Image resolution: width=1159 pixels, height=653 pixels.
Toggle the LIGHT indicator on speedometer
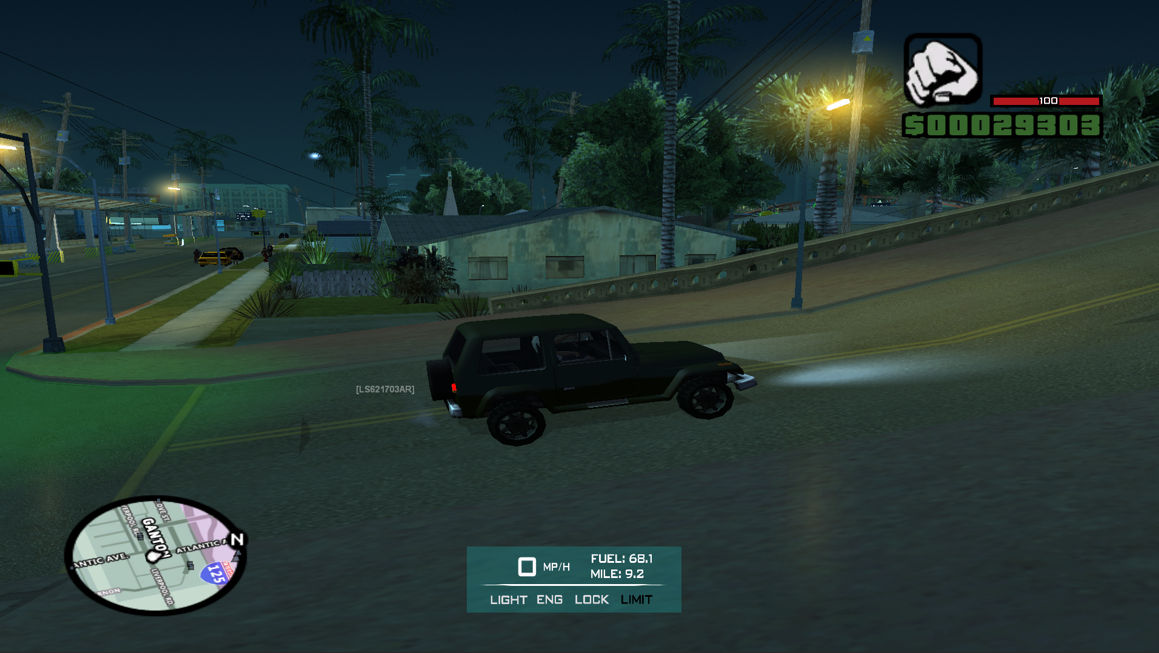tap(508, 600)
